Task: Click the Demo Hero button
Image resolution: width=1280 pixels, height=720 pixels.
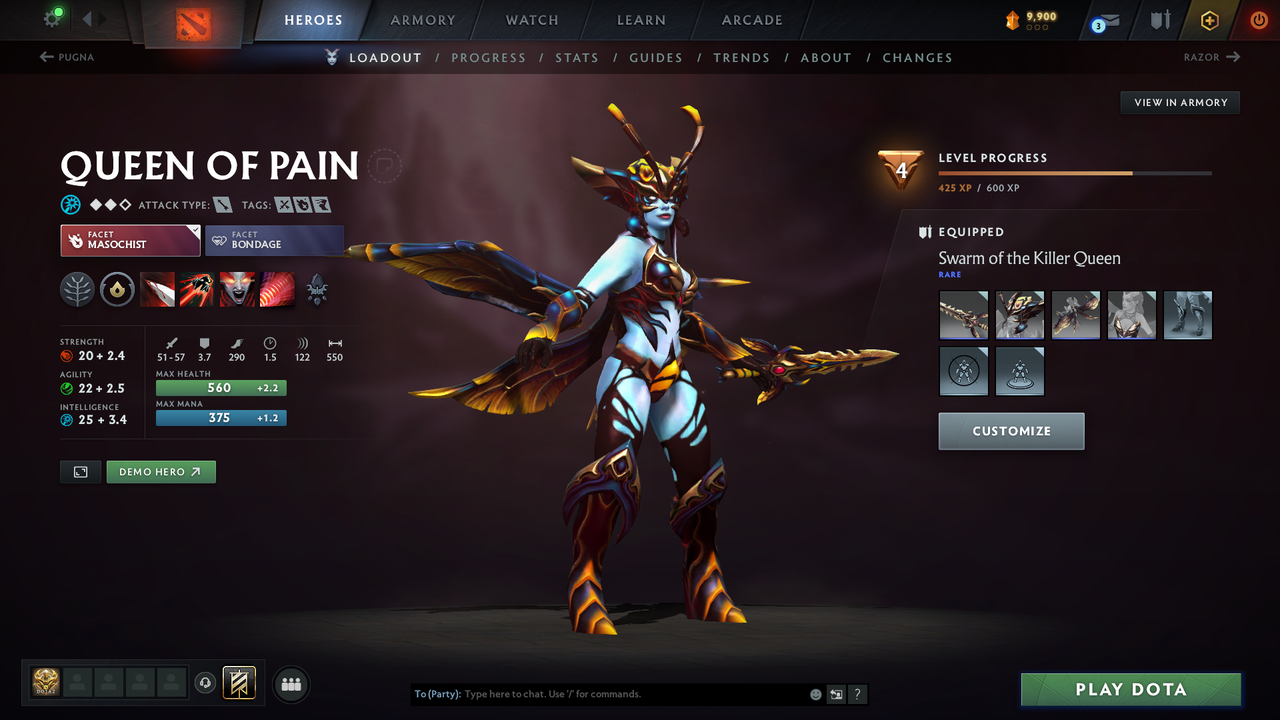Action: pyautogui.click(x=160, y=471)
